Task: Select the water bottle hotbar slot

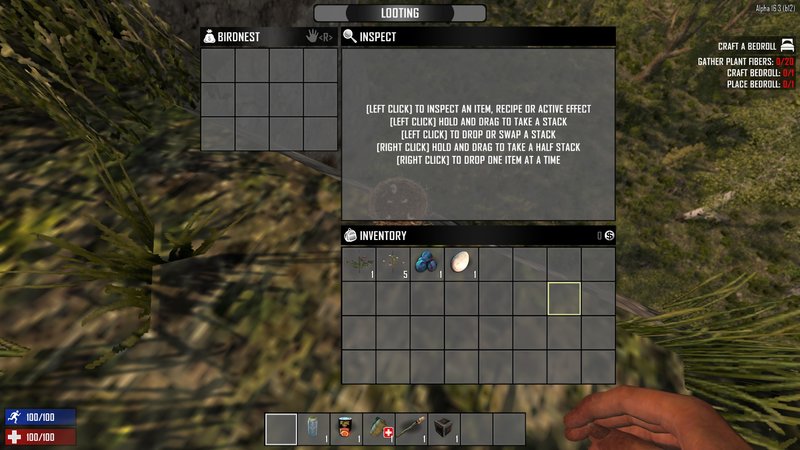Action: [x=314, y=429]
